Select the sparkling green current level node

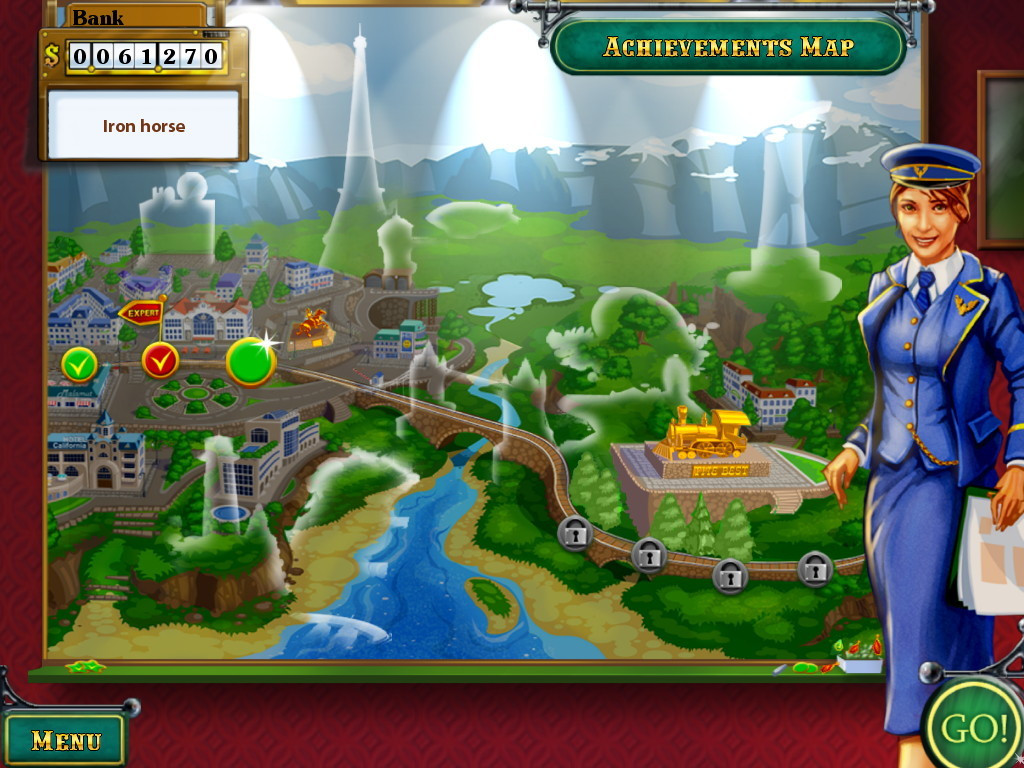(x=250, y=362)
